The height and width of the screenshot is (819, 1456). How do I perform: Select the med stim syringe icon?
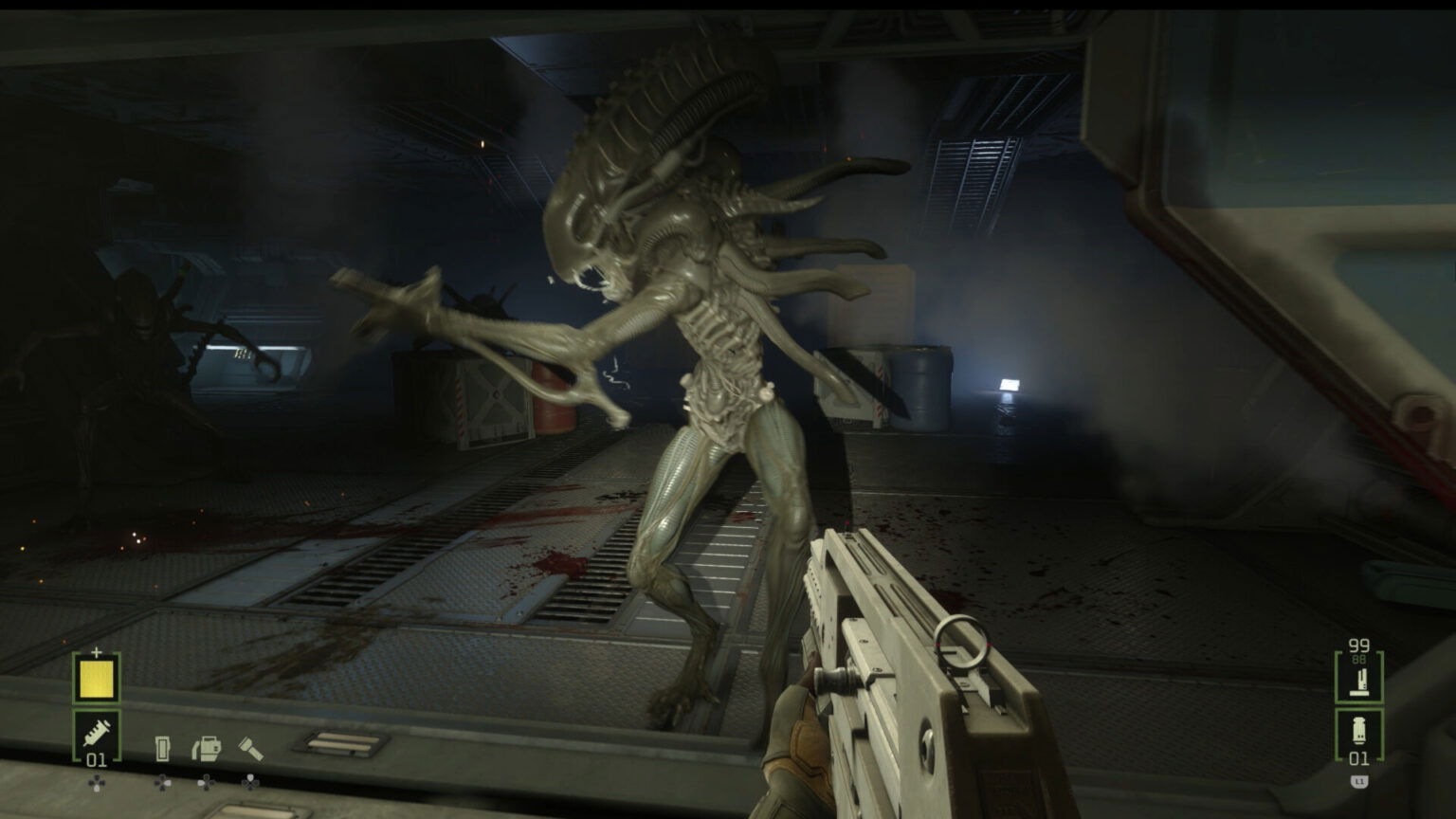[x=97, y=734]
